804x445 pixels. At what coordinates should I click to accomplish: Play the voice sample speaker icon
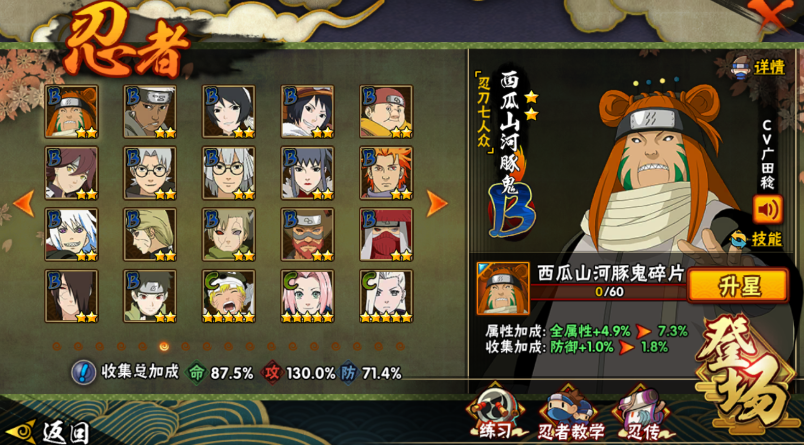pyautogui.click(x=767, y=209)
